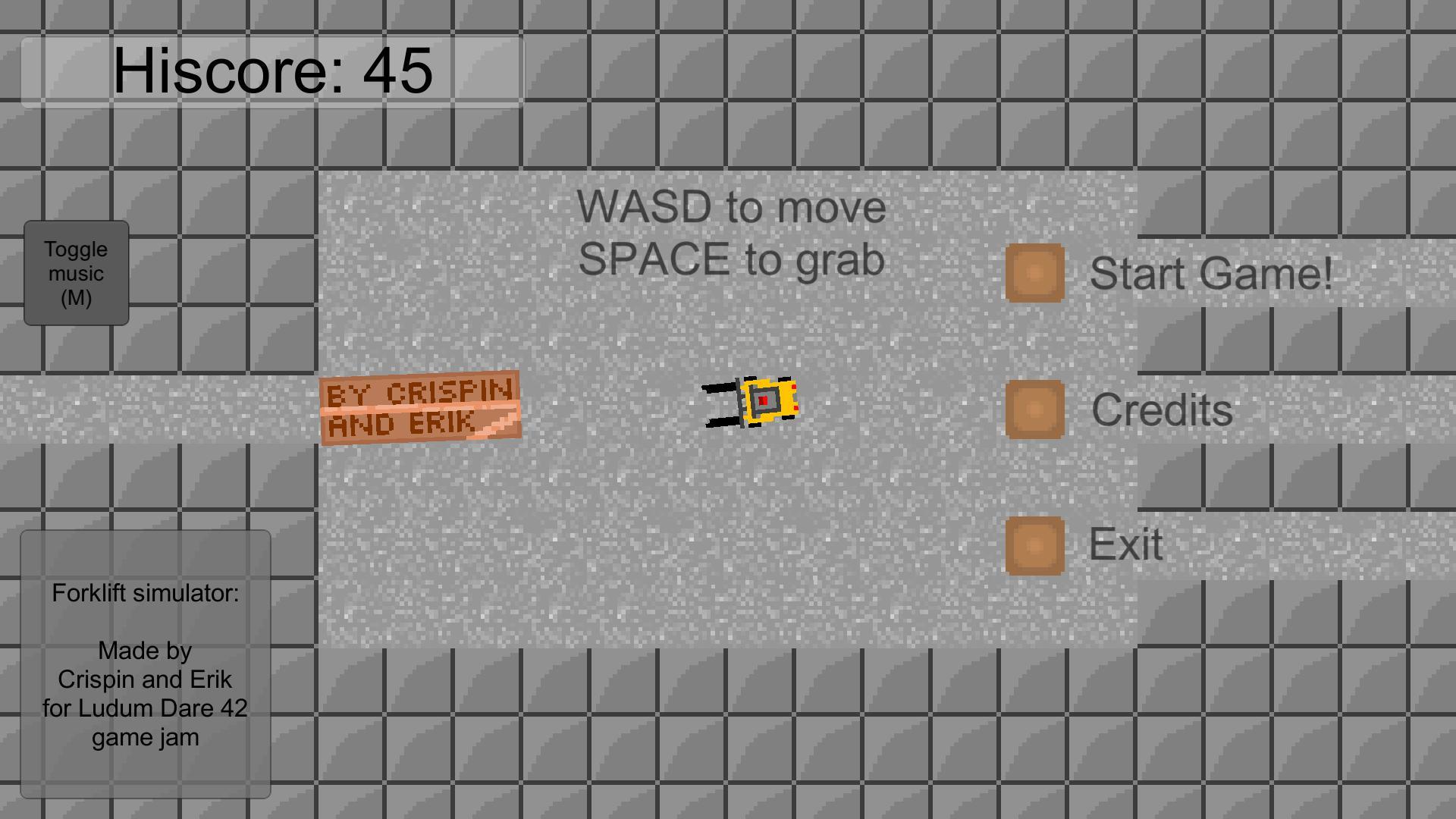This screenshot has width=1456, height=819.
Task: Click the gray concrete floor area
Action: (569, 531)
